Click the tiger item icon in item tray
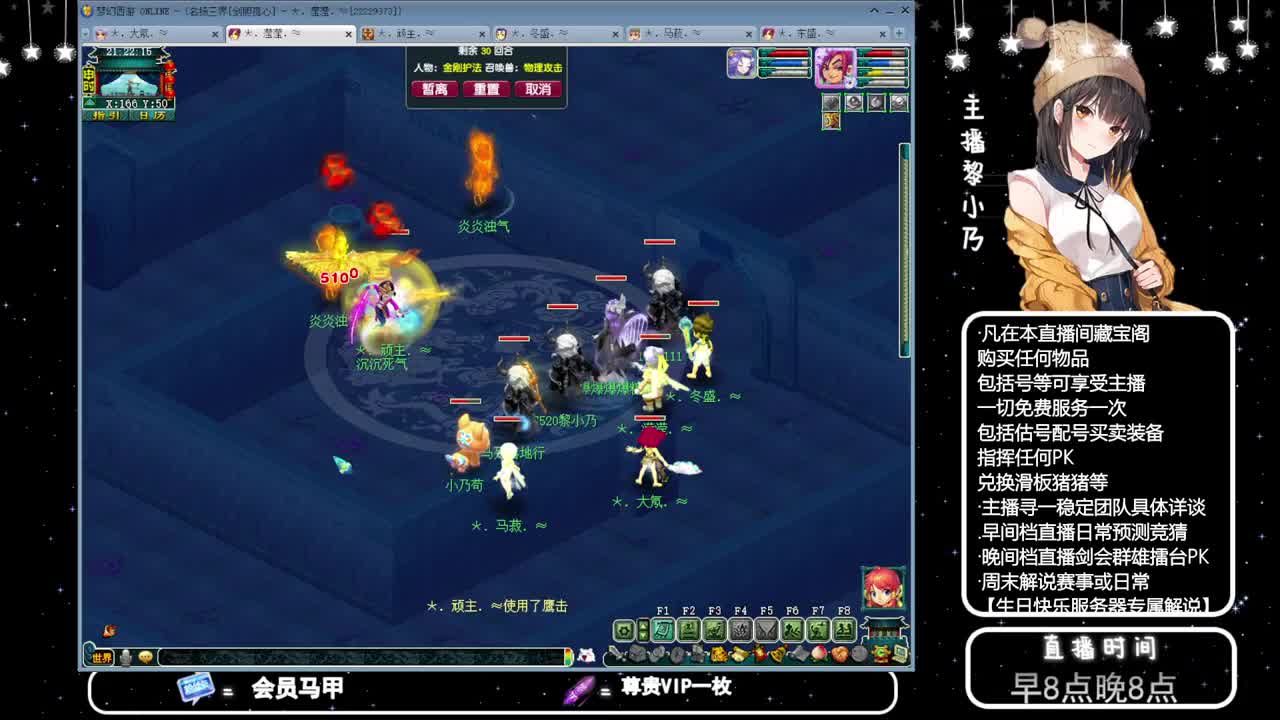The width and height of the screenshot is (1280, 720). point(718,656)
